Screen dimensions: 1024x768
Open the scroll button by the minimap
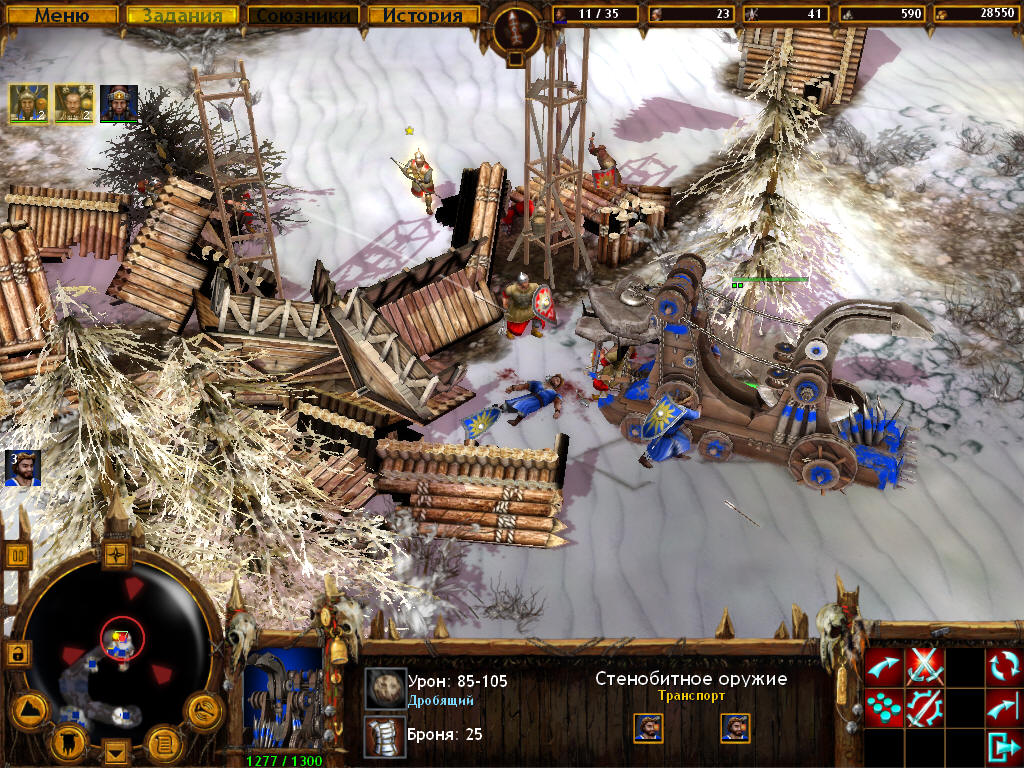[x=162, y=742]
